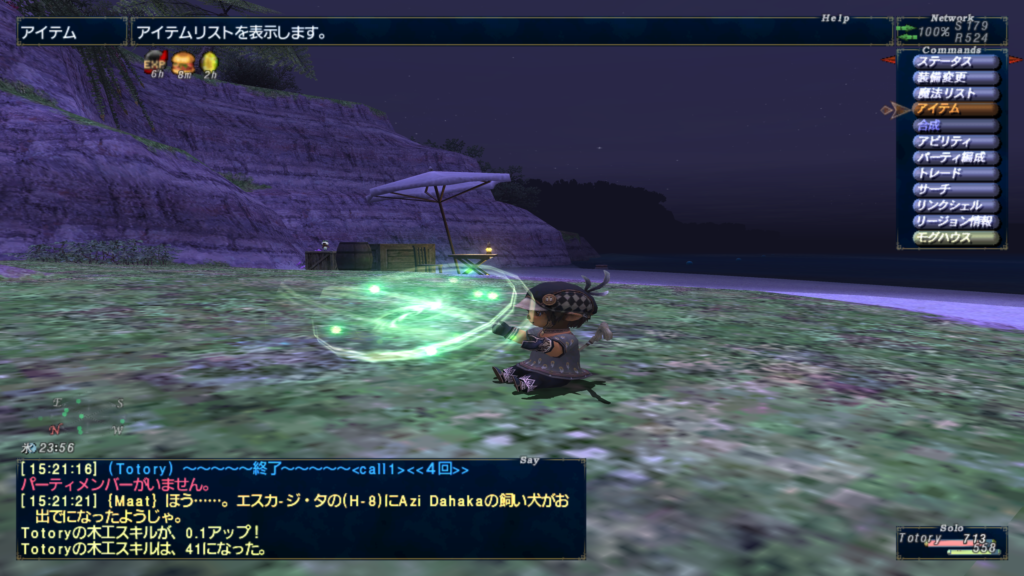Screen dimensions: 1024x576
Task: Select the トレード (Trade) command
Action: coord(955,173)
